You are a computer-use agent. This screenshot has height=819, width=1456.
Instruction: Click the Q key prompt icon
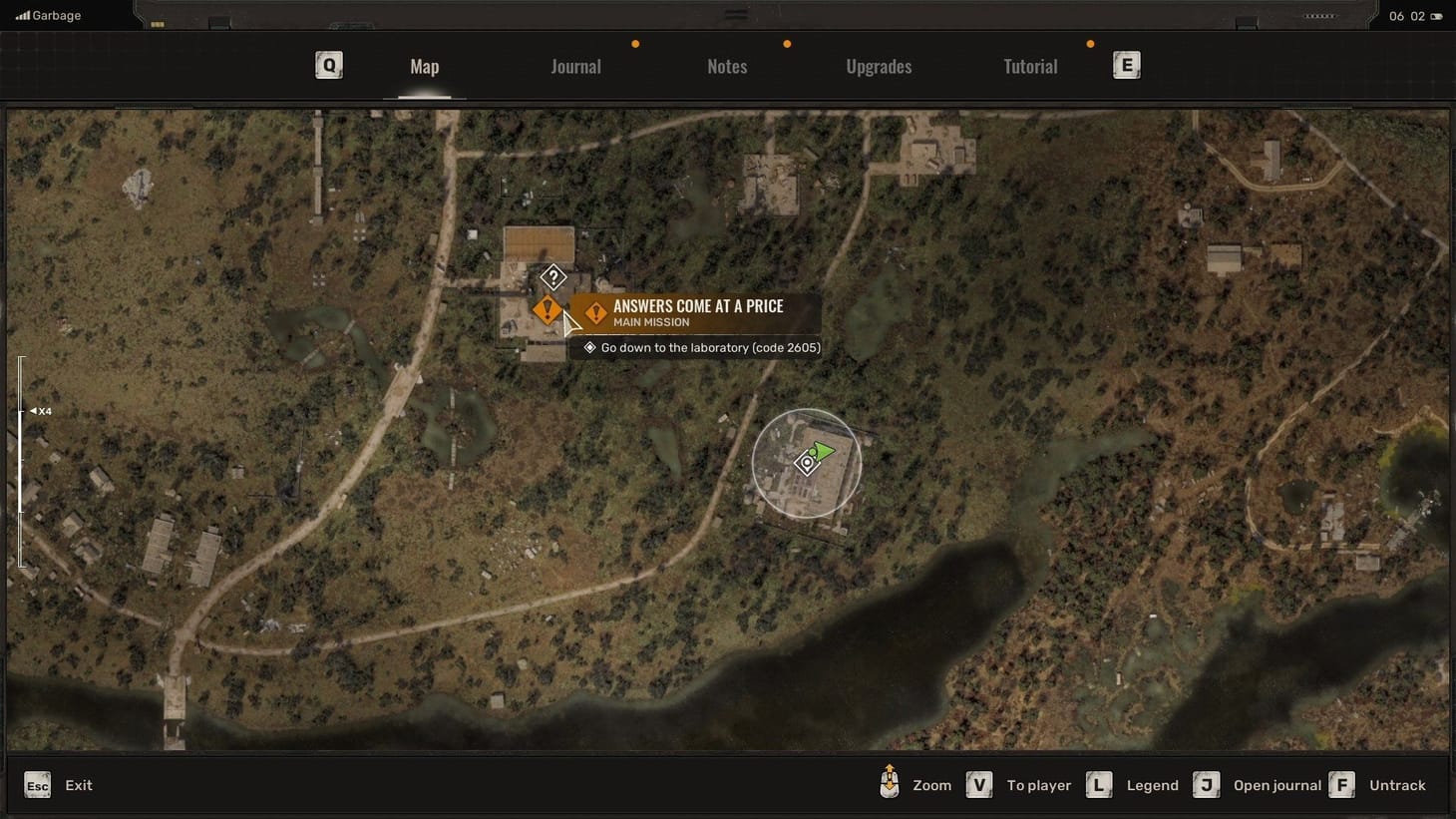coord(329,64)
